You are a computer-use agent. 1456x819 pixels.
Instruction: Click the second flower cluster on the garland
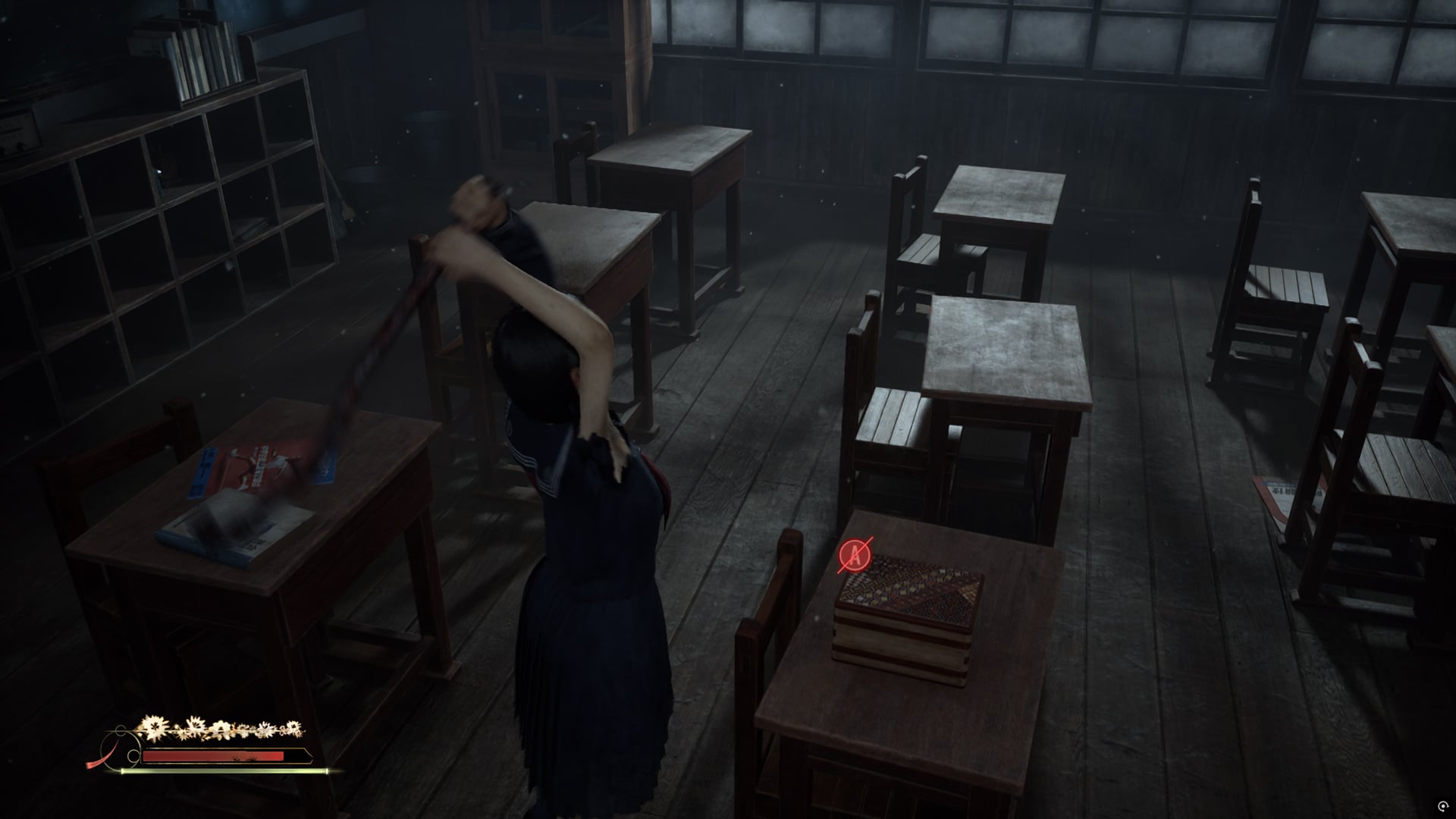(x=196, y=725)
